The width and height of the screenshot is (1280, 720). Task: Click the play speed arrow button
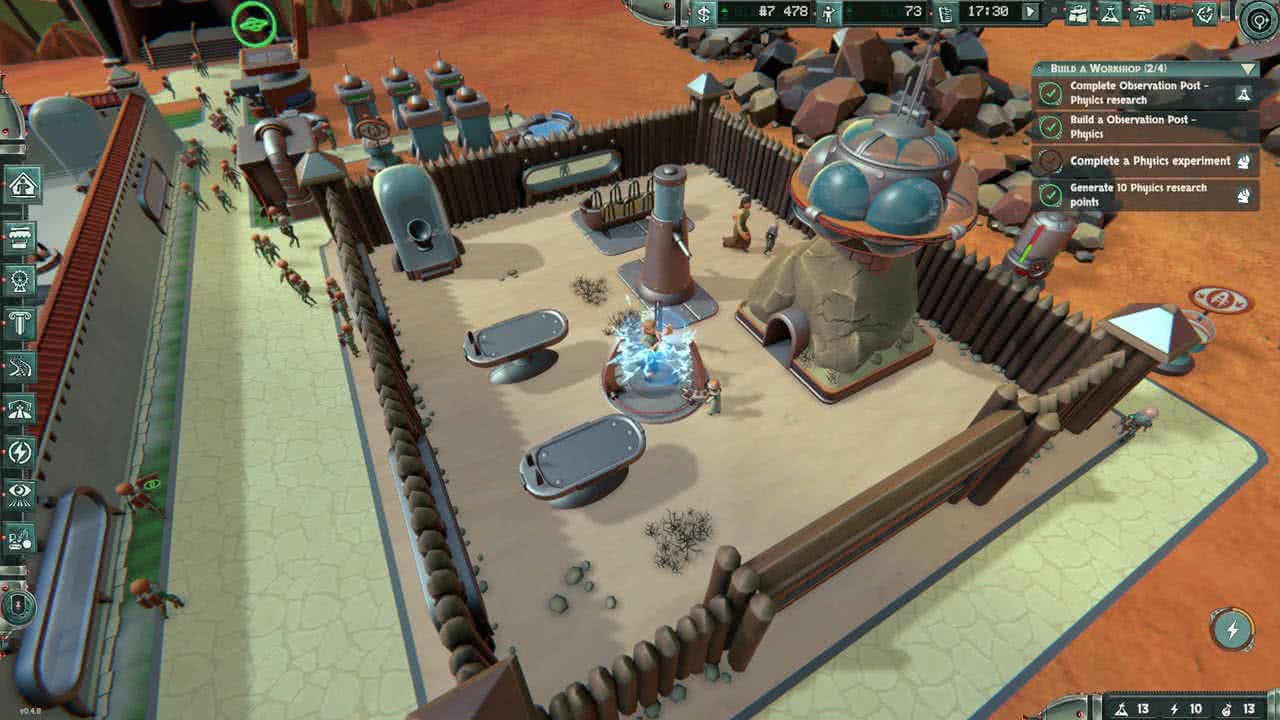(1030, 12)
